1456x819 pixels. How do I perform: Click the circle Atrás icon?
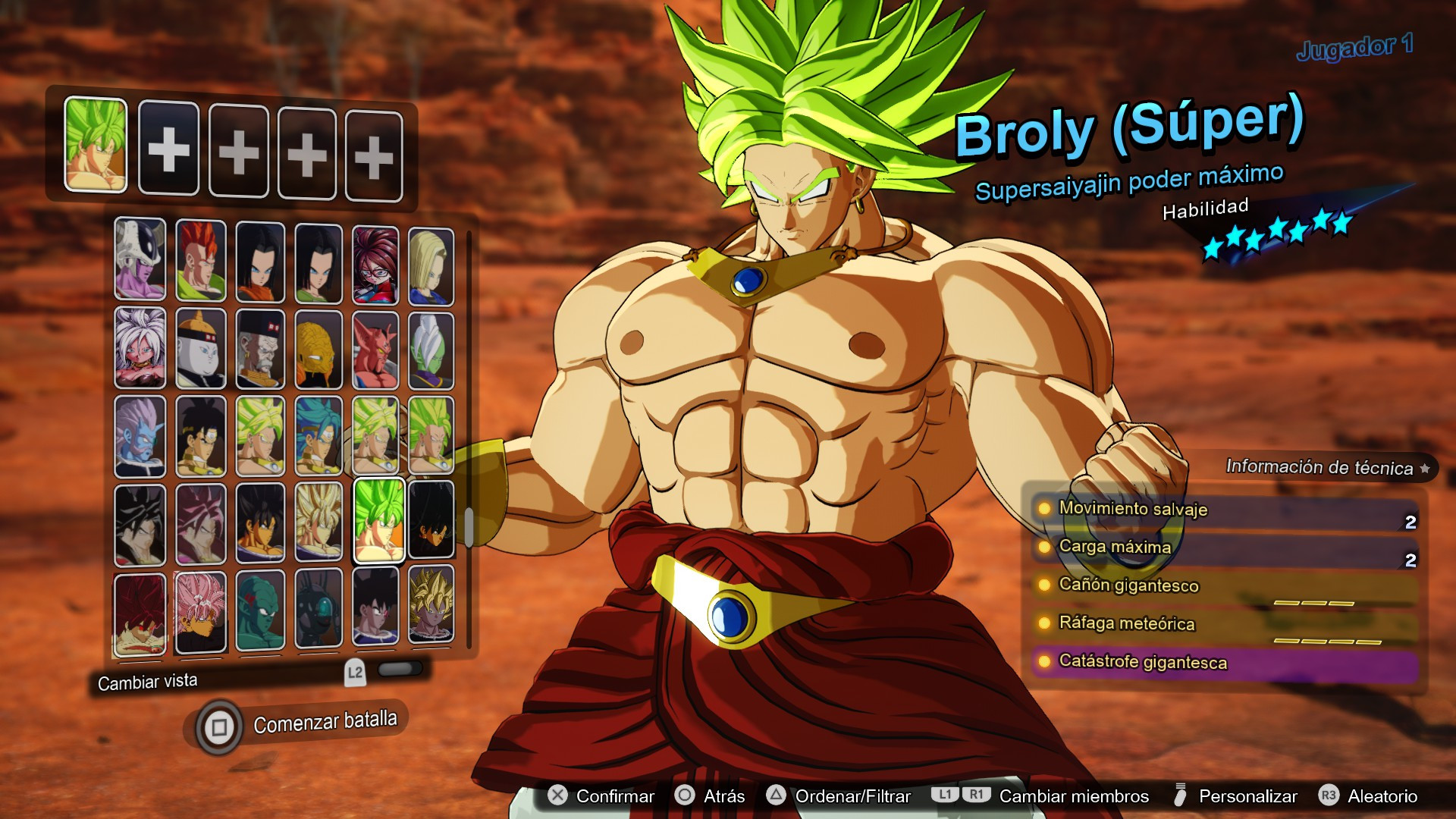tap(686, 796)
